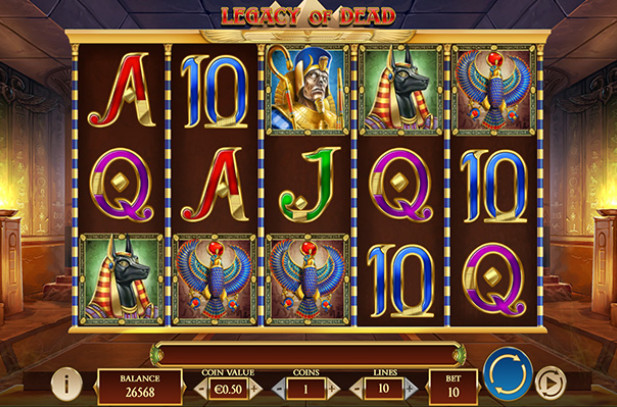617x407 pixels.
Task: Increase the coin value
Action: coord(256,388)
